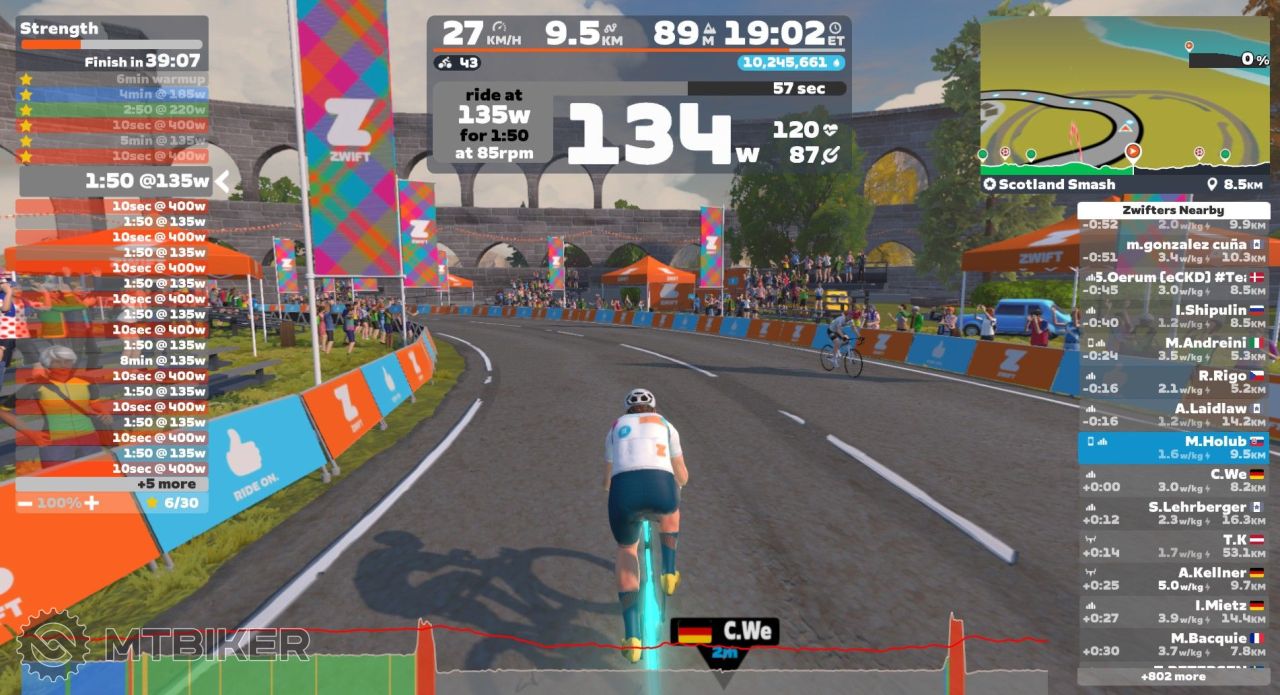The height and width of the screenshot is (695, 1280).
Task: Open the Scotland Smash minimap
Action: pos(1125,100)
